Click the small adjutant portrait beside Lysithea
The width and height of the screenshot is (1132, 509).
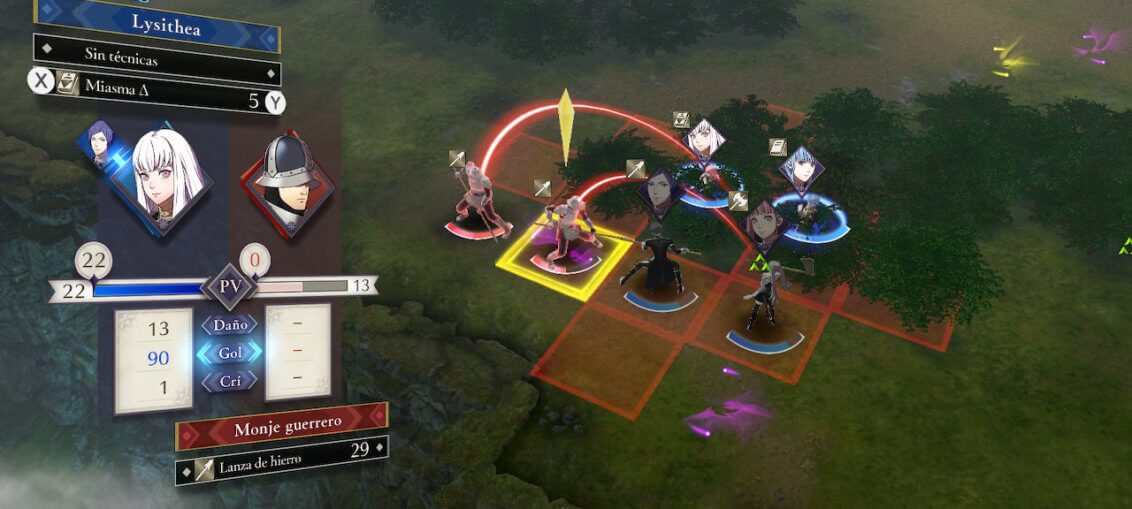(x=99, y=145)
